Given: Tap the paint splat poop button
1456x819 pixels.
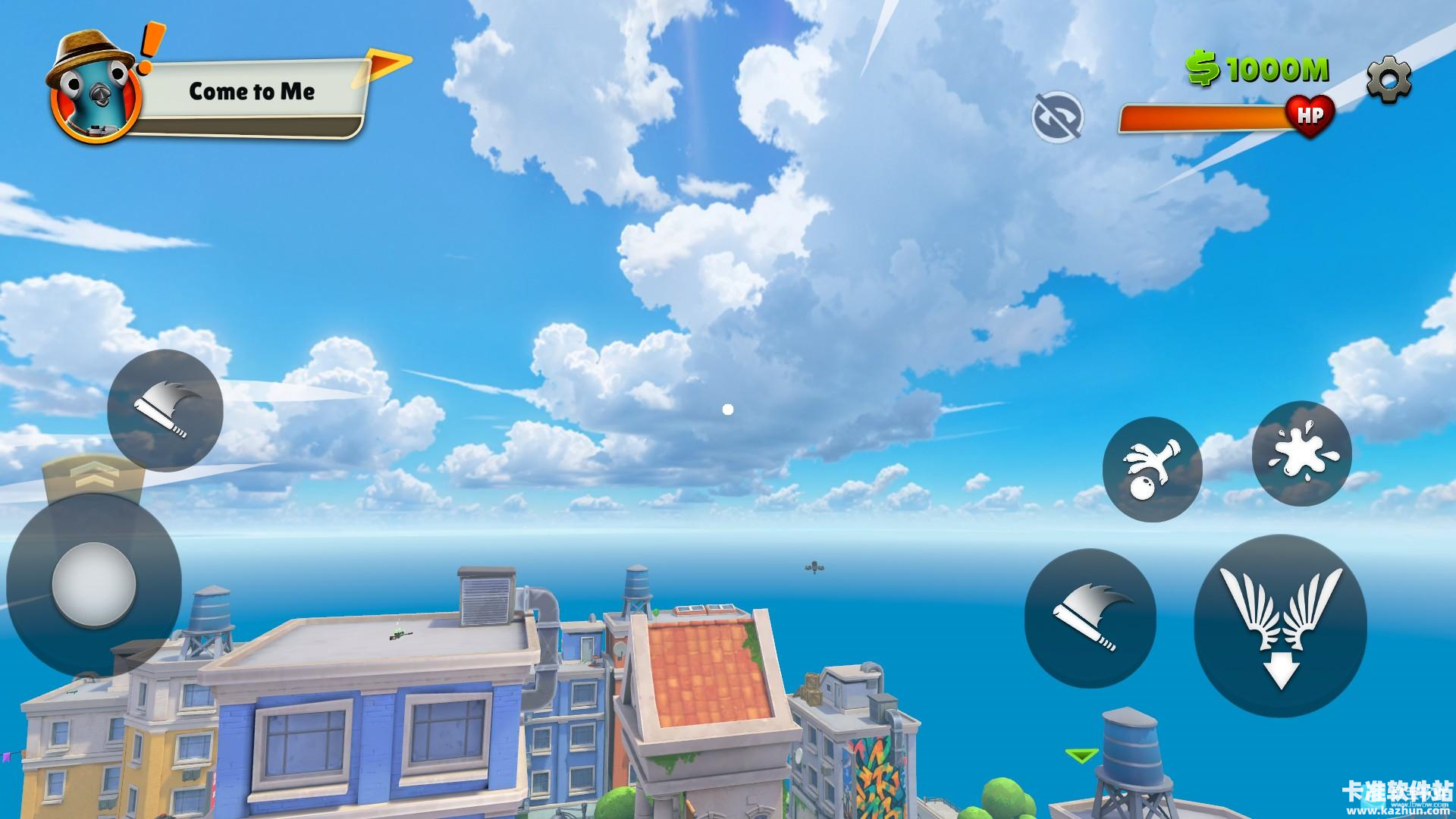Looking at the screenshot, I should coord(1301,453).
